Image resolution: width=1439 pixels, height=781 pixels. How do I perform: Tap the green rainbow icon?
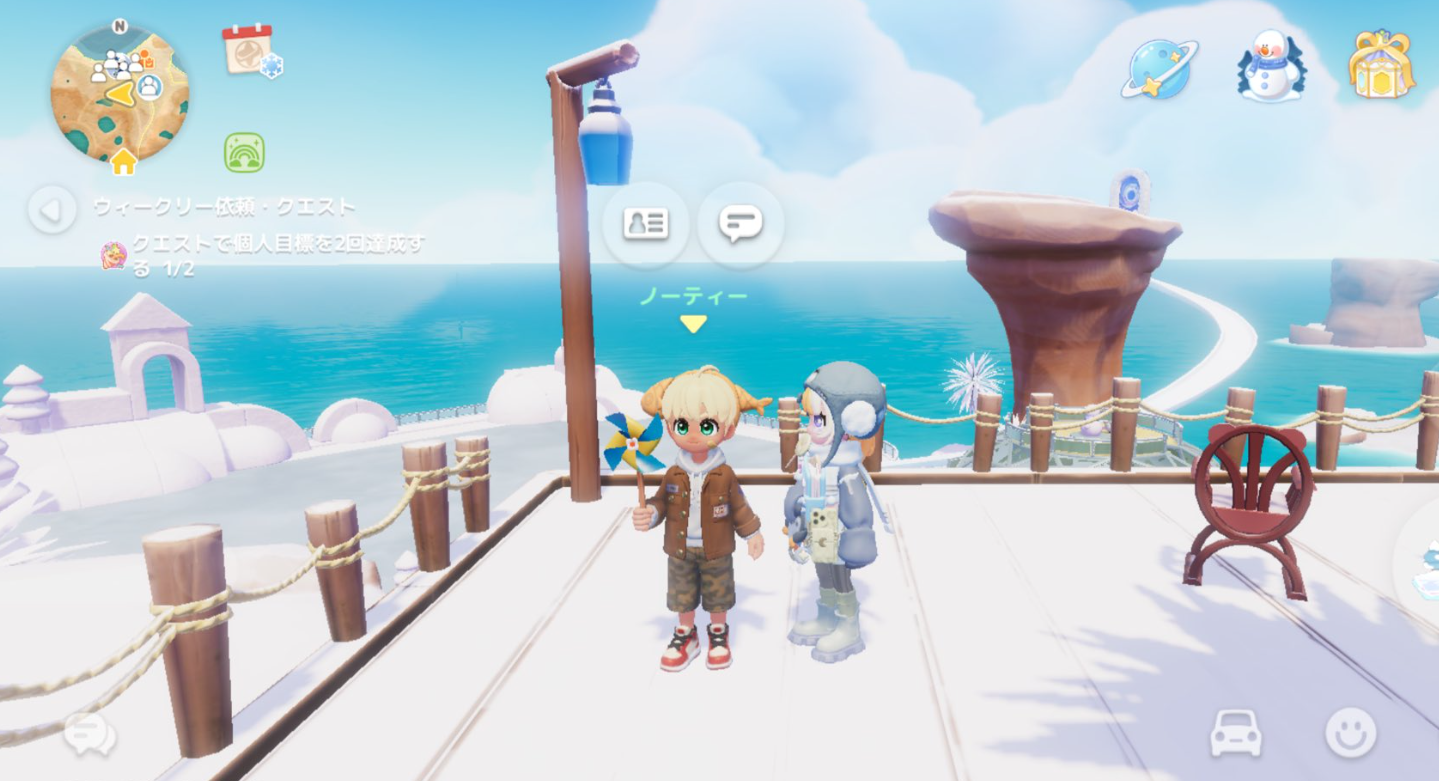tap(244, 153)
